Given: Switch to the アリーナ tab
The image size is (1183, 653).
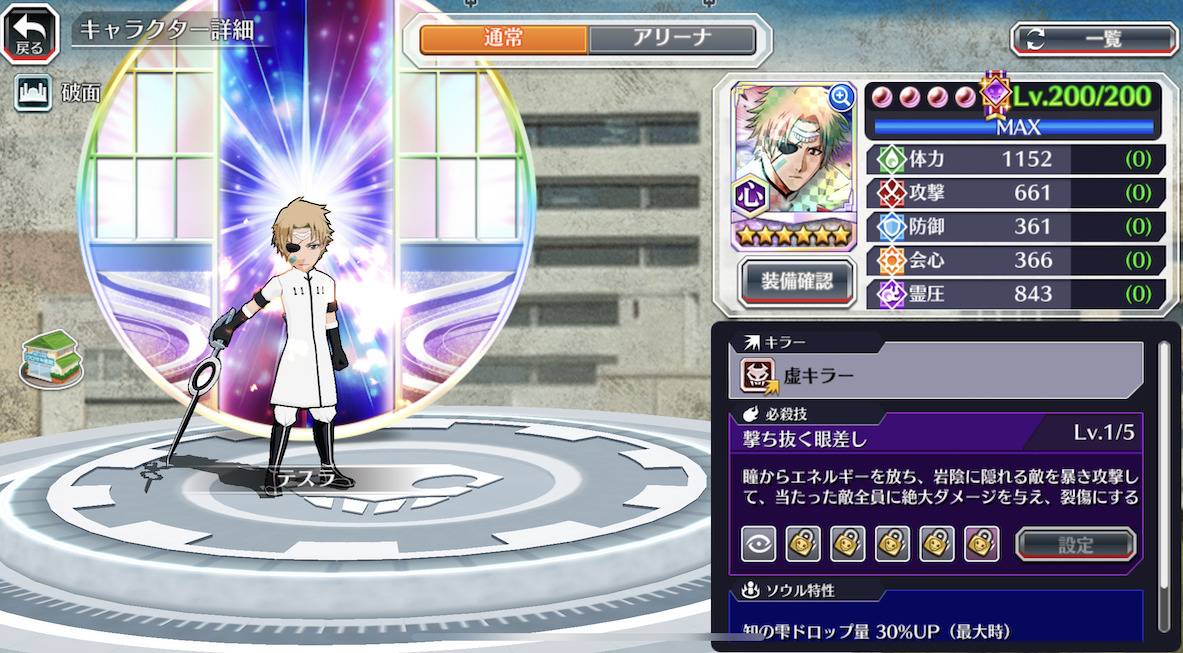Looking at the screenshot, I should (671, 39).
